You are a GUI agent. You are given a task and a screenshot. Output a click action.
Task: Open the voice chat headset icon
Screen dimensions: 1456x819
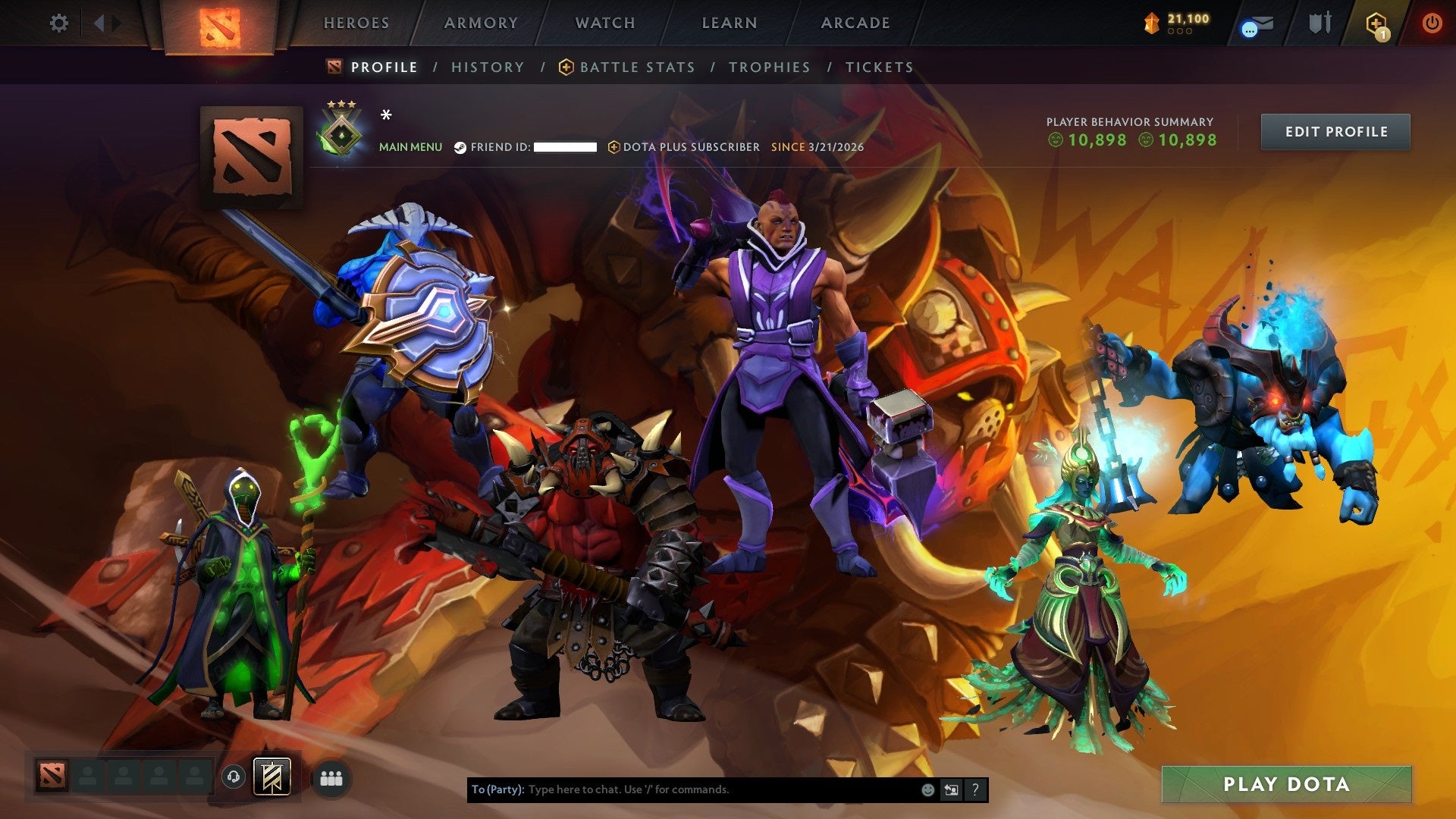click(x=234, y=777)
